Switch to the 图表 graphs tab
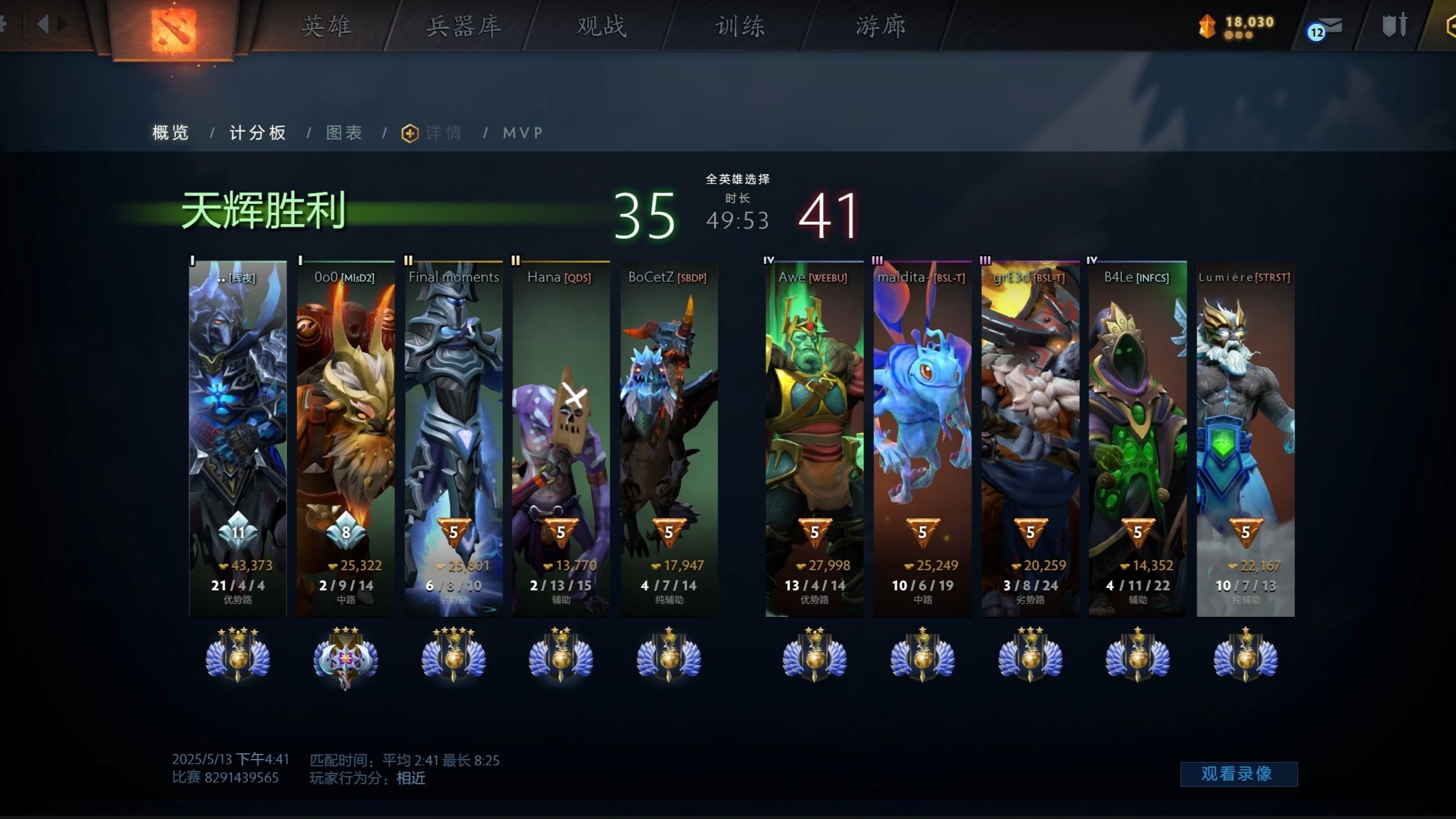1456x819 pixels. [x=343, y=133]
